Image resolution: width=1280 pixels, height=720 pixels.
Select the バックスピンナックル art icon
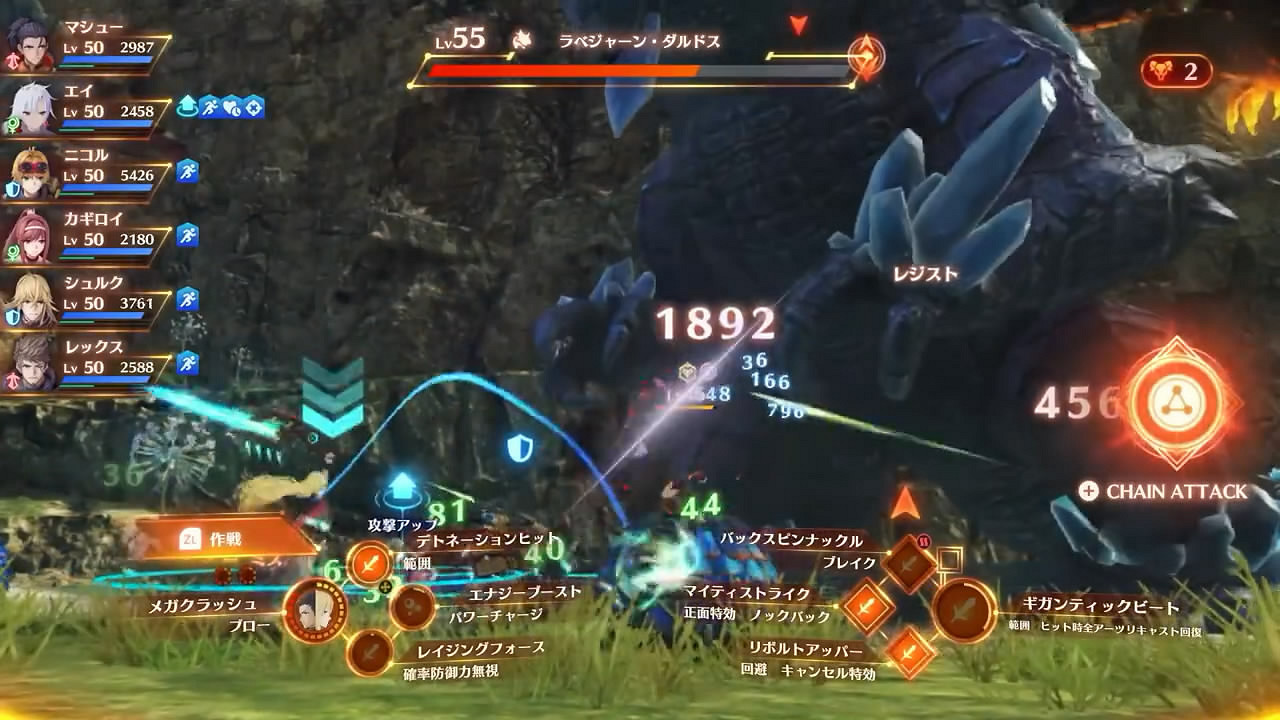tap(907, 565)
